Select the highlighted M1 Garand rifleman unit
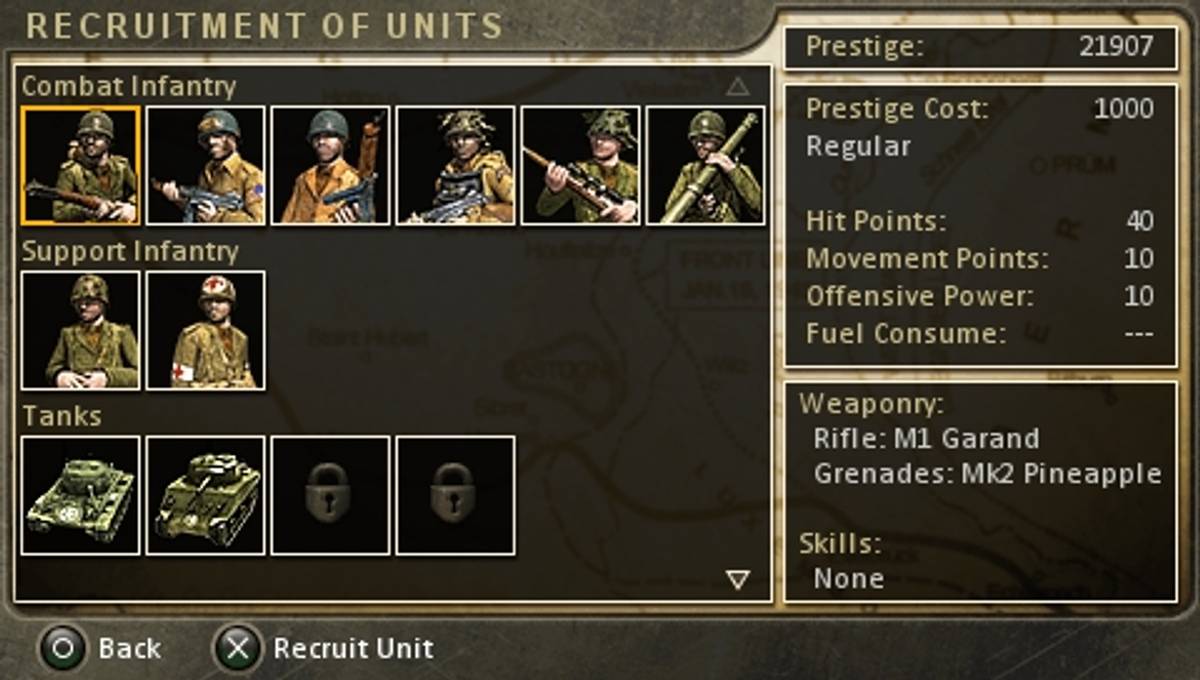This screenshot has width=1200, height=680. coord(81,166)
